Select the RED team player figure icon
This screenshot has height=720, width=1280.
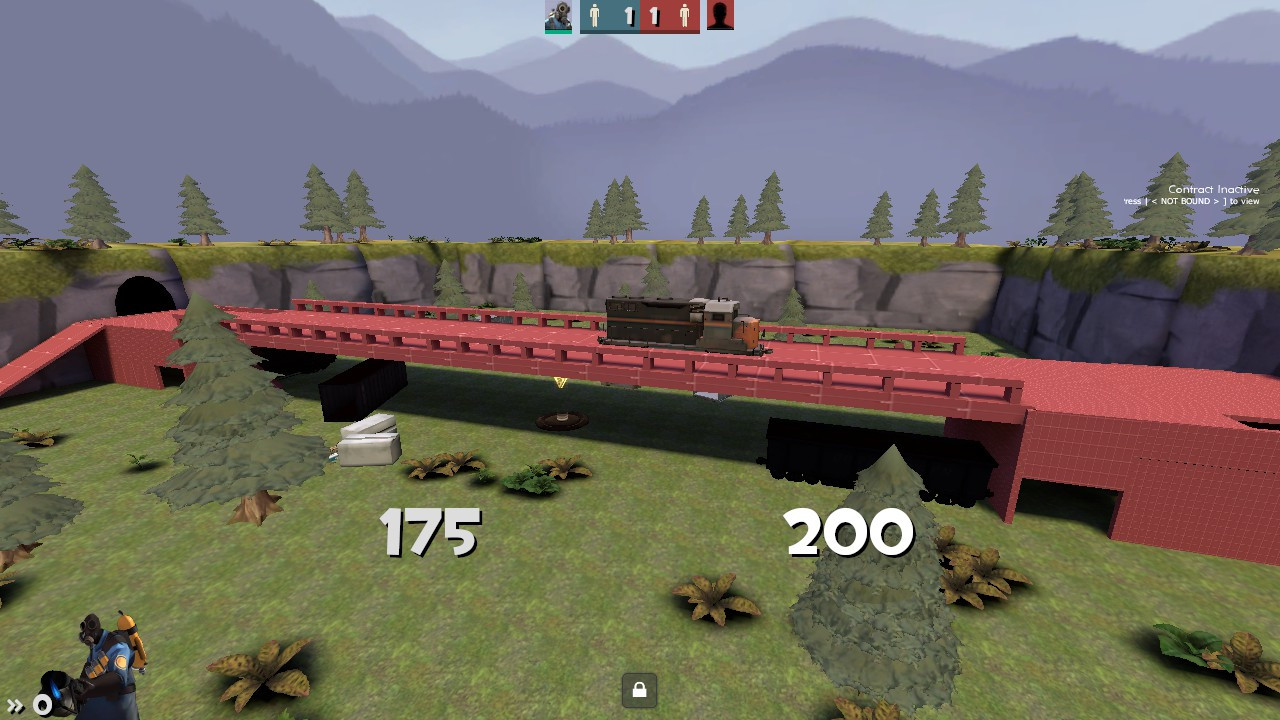pos(685,14)
